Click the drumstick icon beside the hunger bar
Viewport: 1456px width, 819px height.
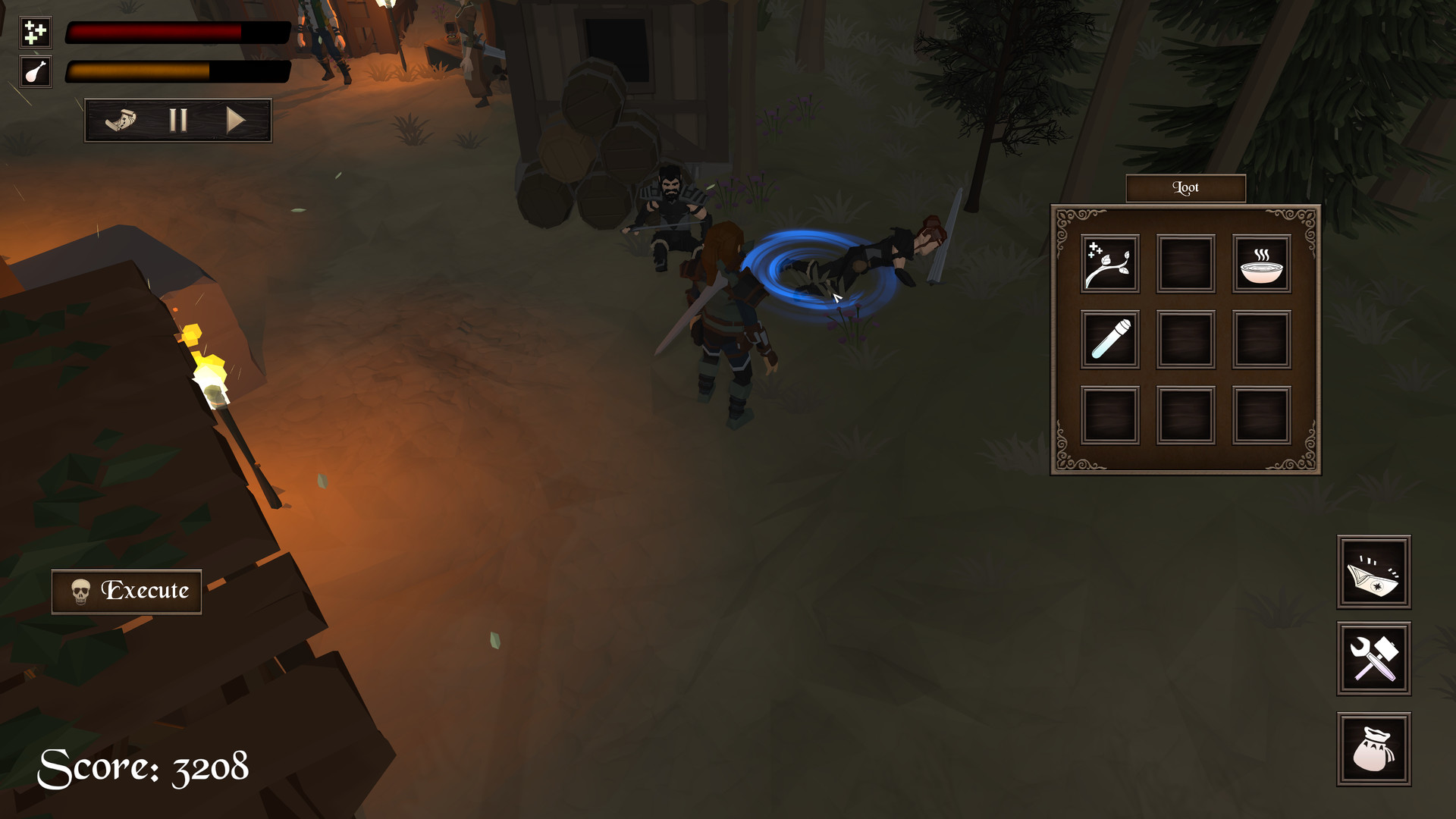point(34,74)
